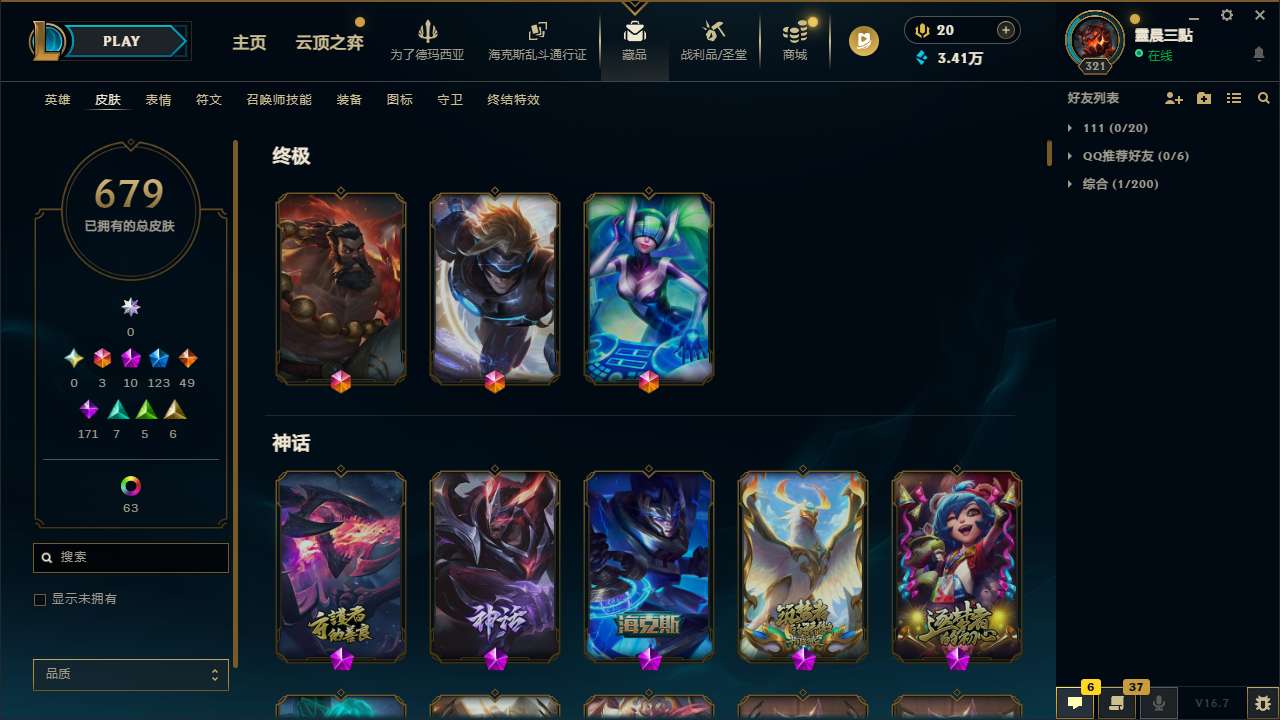Open the 战利品/圣堂 loot icon
Viewport: 1280px width, 720px height.
tap(713, 40)
